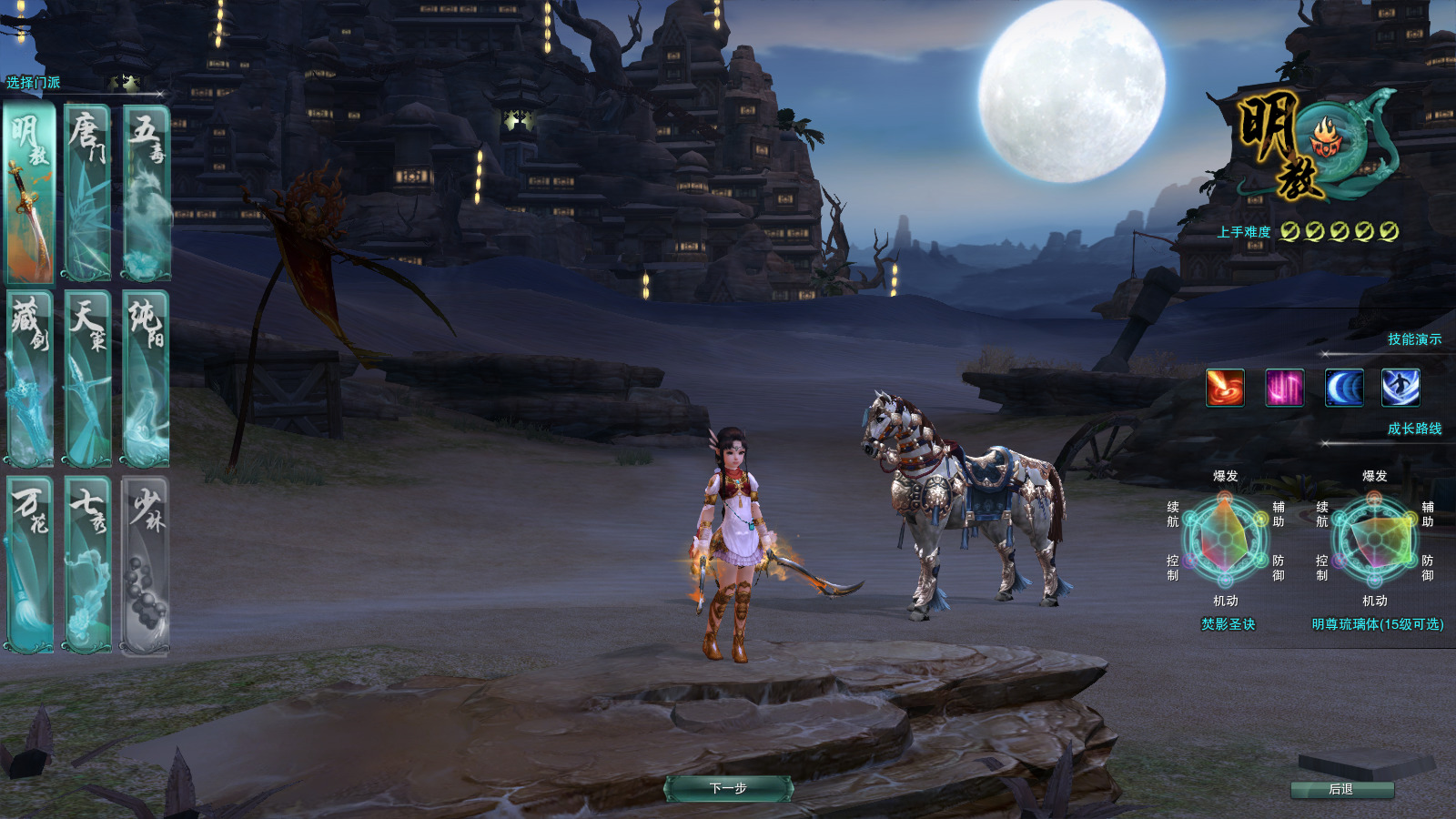This screenshot has height=819, width=1456.
Task: Click 下一步 to continue
Action: coord(728,788)
